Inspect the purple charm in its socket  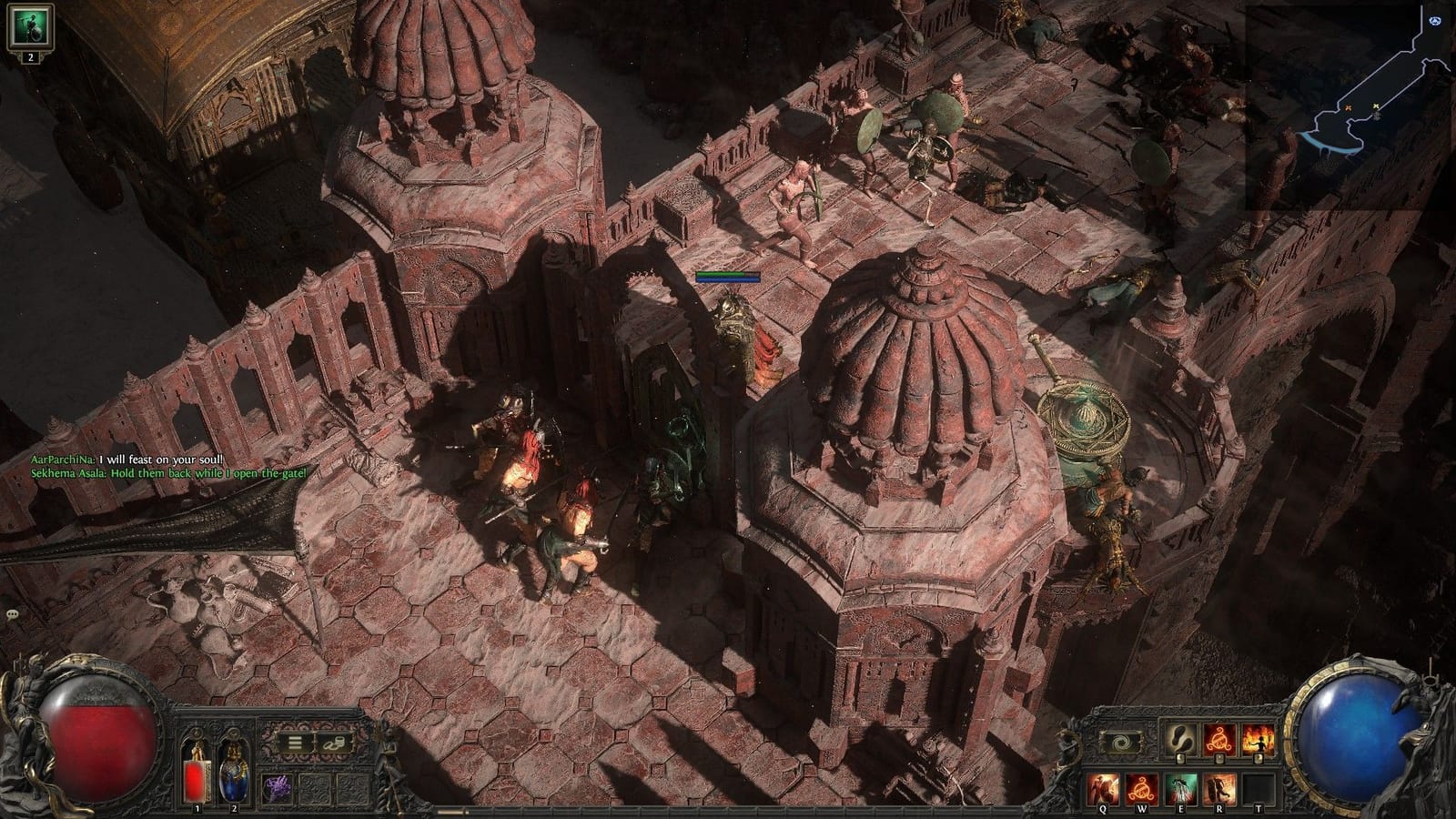(278, 789)
